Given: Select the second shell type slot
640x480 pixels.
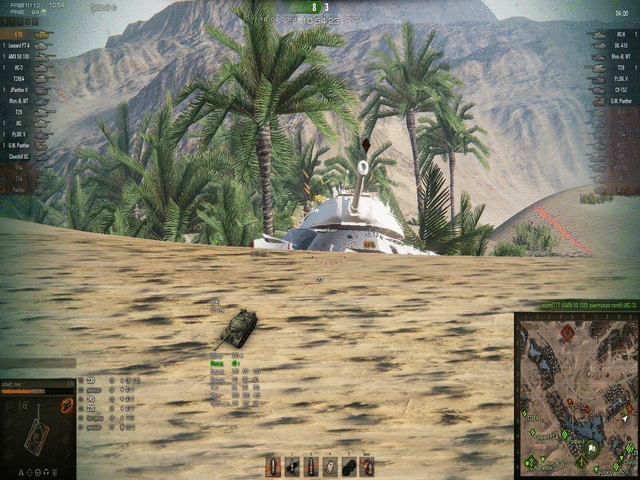Looking at the screenshot, I should pos(292,466).
